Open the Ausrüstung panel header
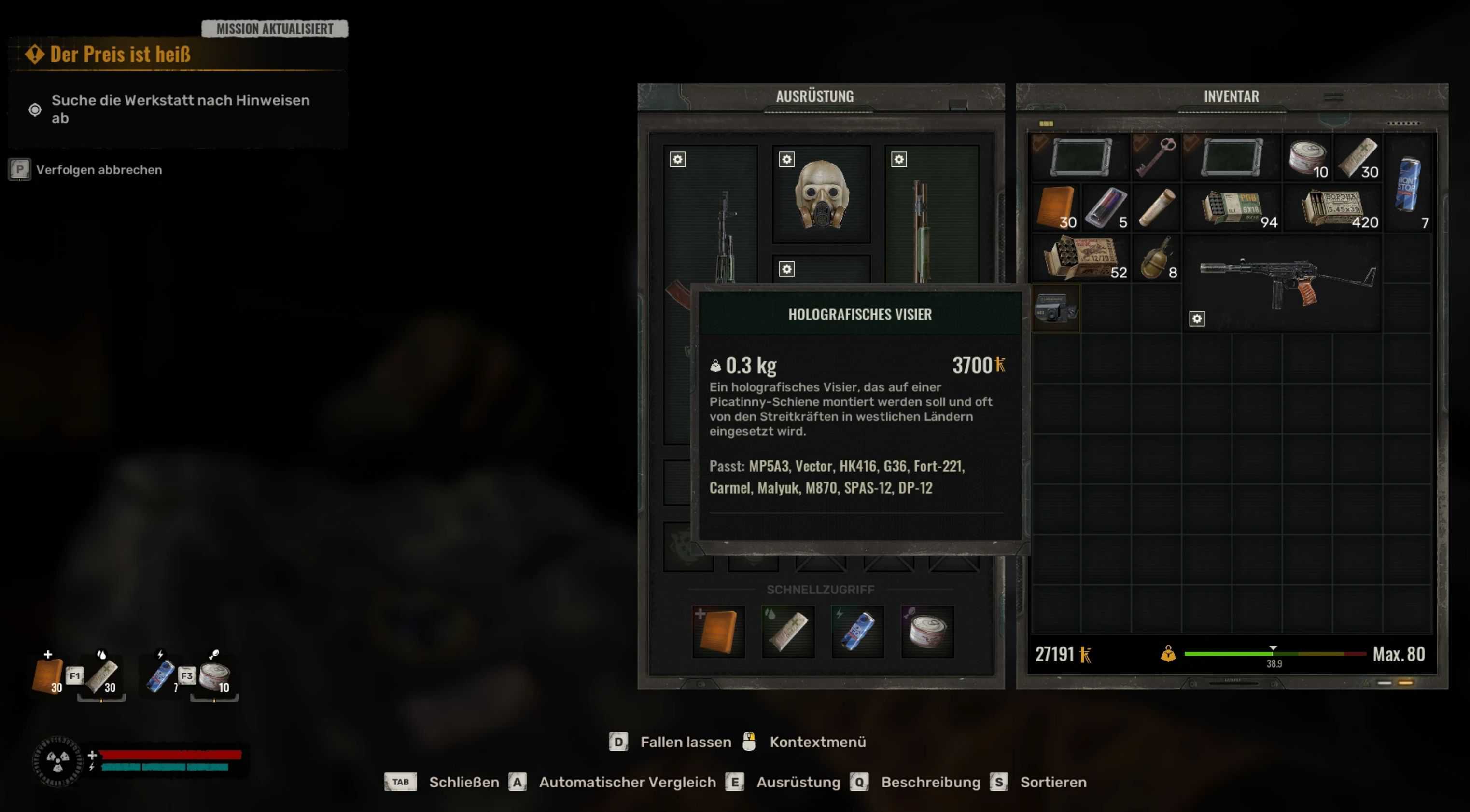The image size is (1470, 812). [814, 96]
